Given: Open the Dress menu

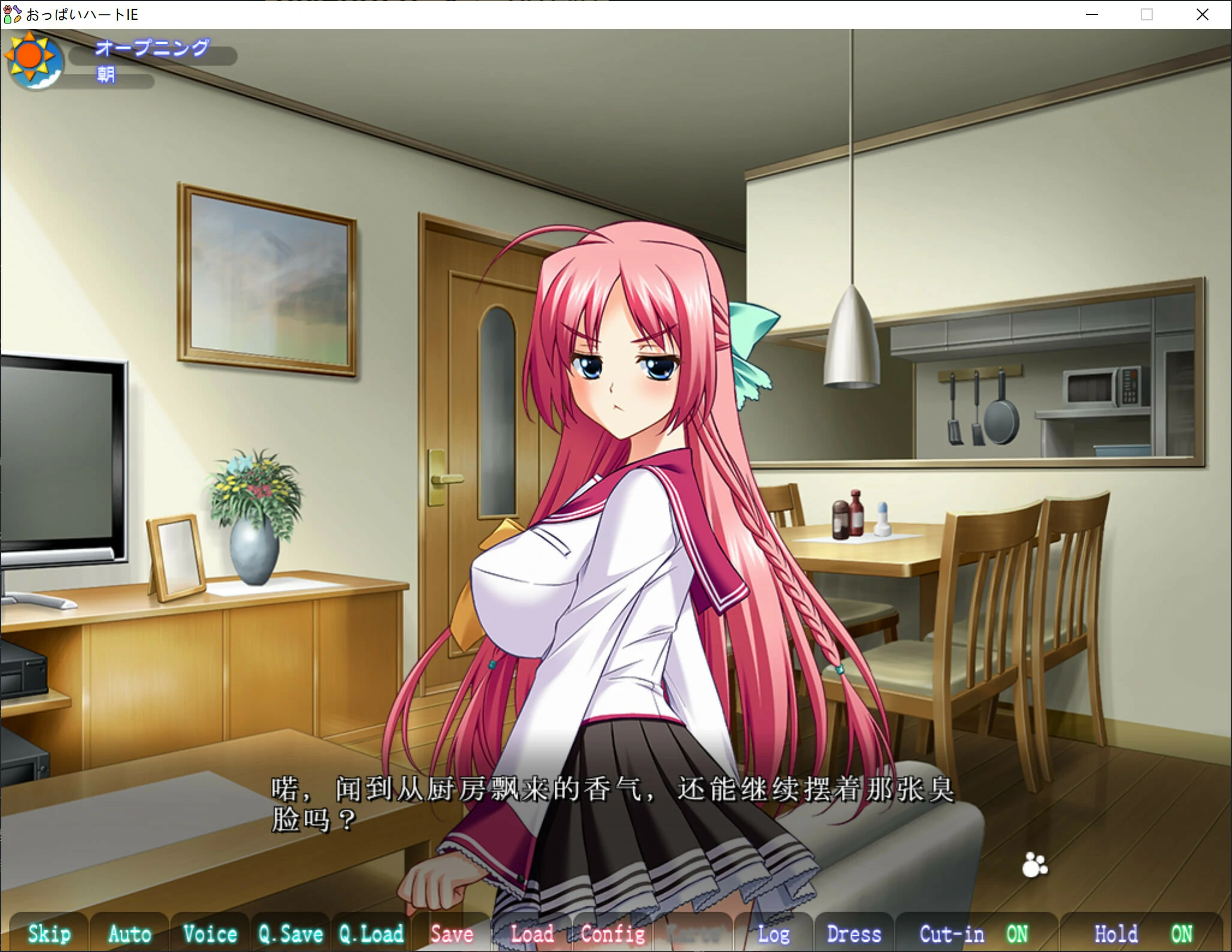Looking at the screenshot, I should (x=854, y=933).
